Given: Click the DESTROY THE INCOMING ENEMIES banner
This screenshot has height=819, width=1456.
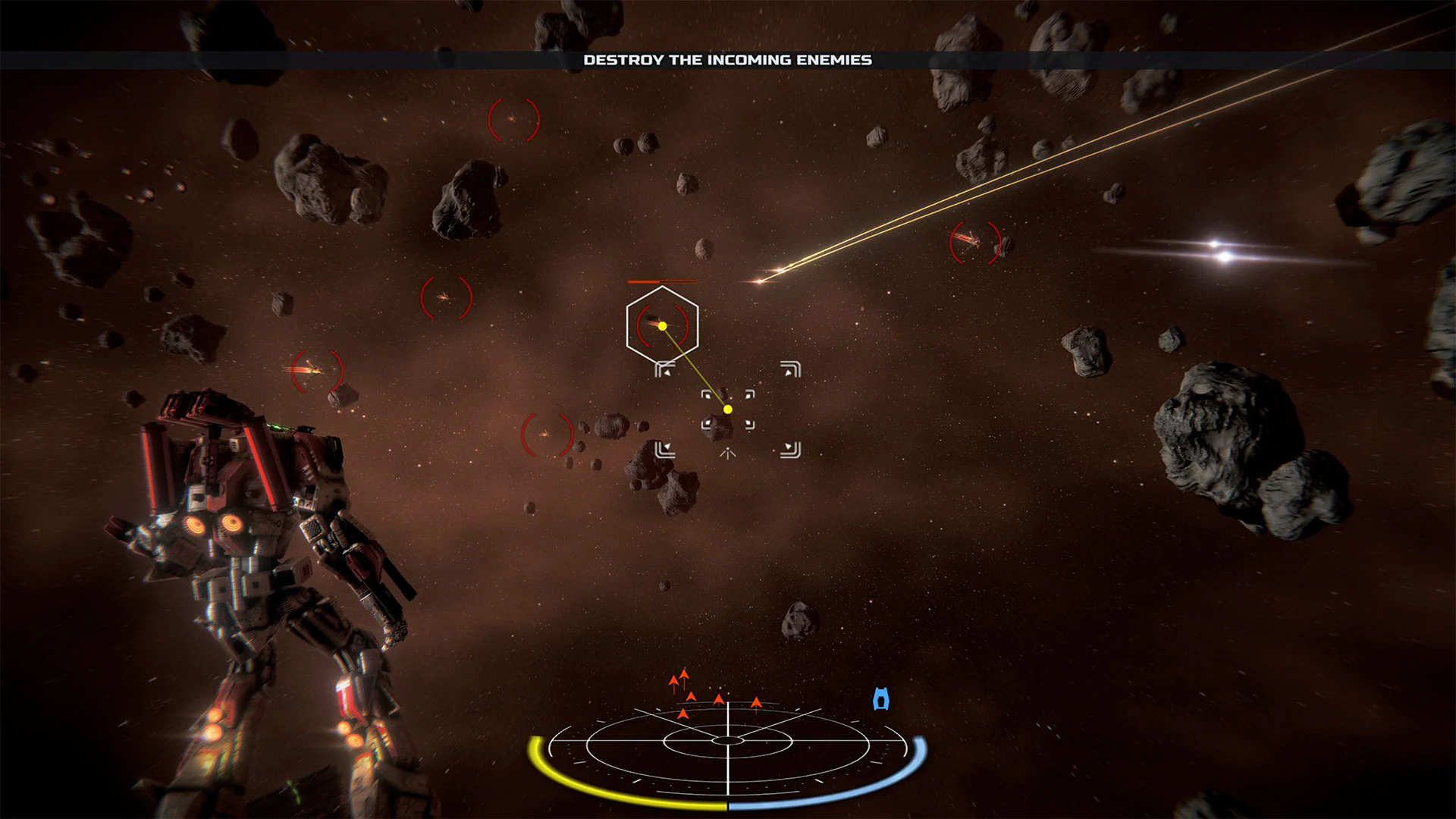Looking at the screenshot, I should tap(727, 59).
